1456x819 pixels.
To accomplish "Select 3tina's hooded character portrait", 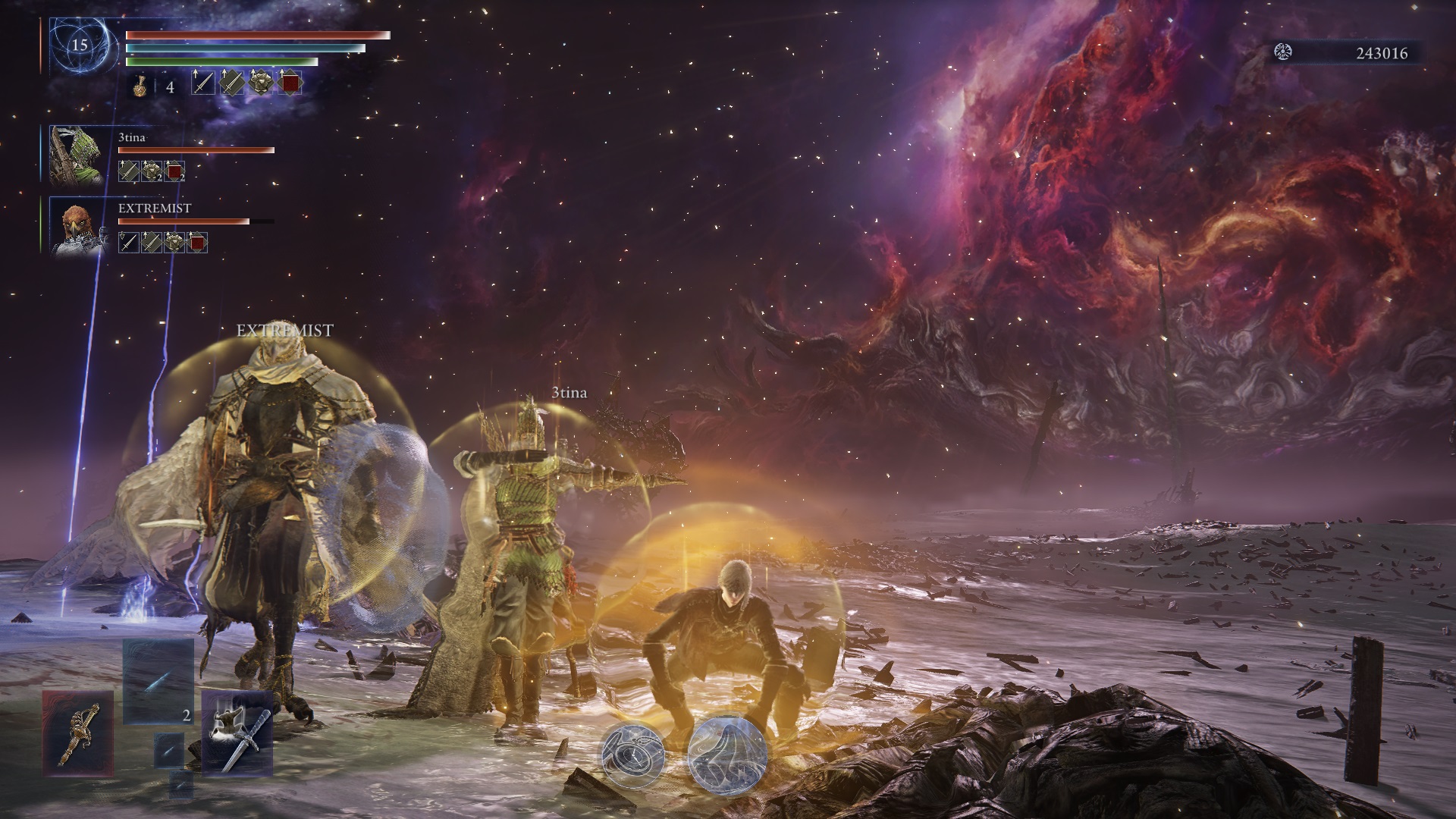I will [x=75, y=155].
